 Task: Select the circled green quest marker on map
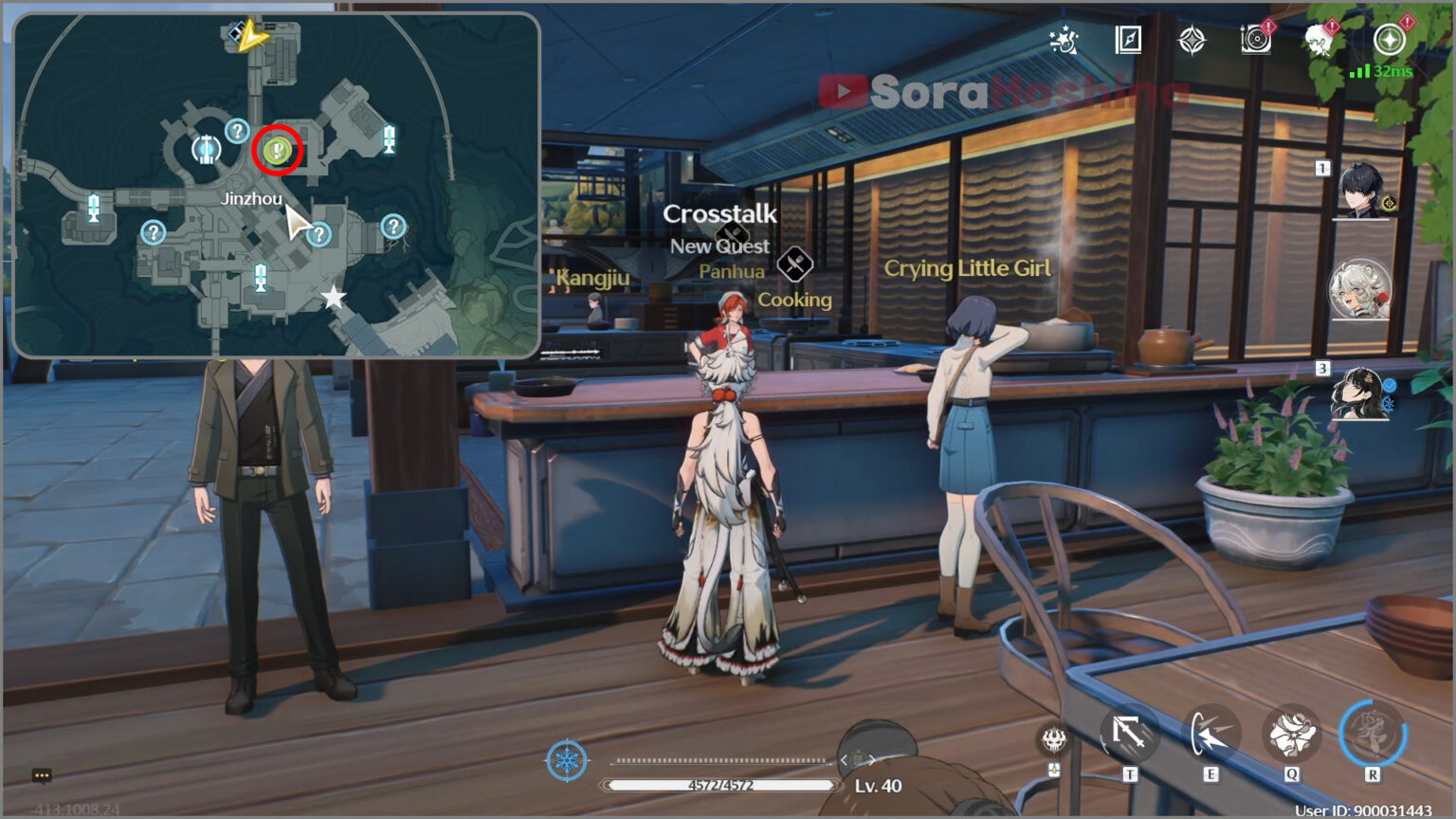[x=277, y=150]
